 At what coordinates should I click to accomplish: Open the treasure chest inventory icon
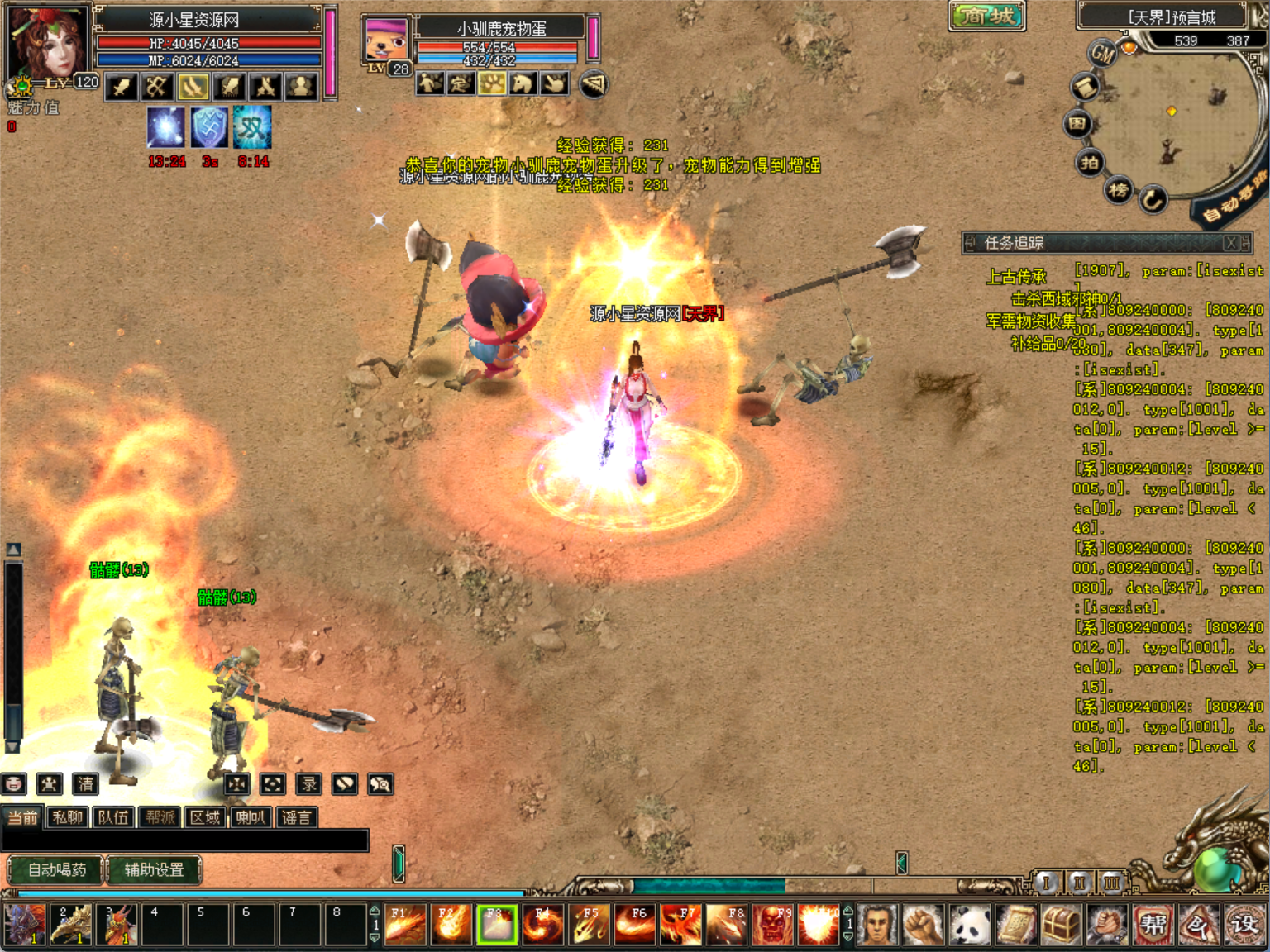[x=1061, y=924]
